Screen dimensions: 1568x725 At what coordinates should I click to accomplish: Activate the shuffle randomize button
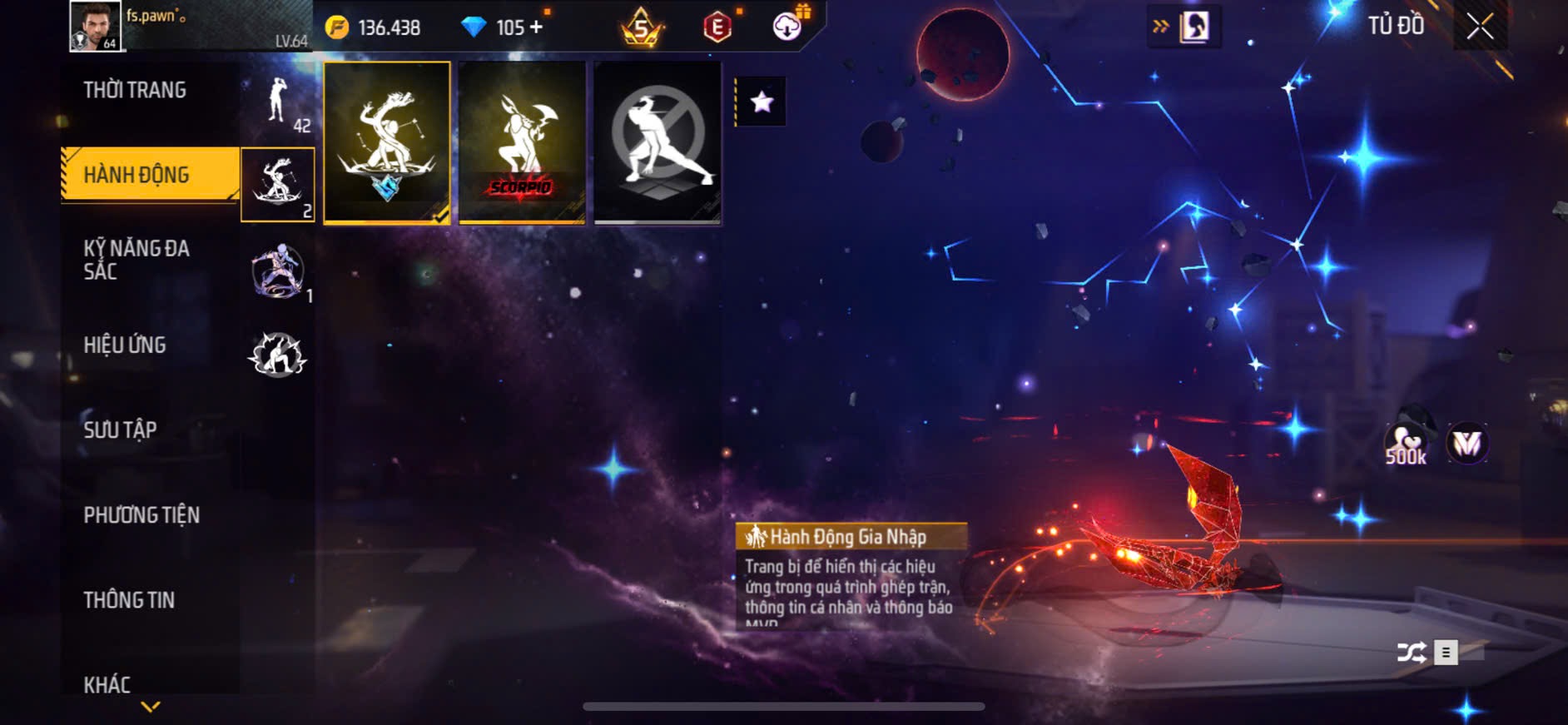(x=1412, y=653)
